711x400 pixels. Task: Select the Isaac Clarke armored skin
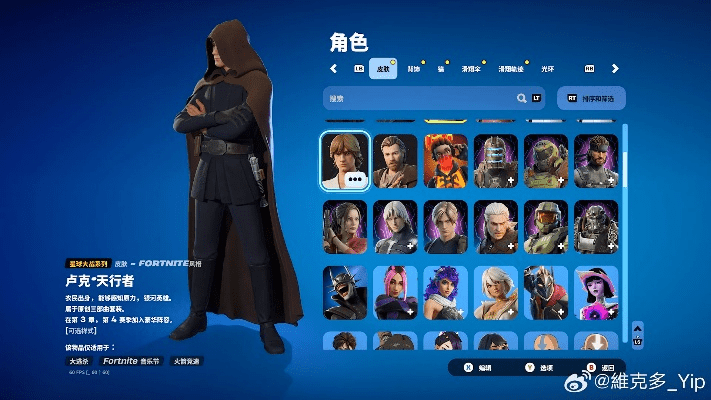pos(495,160)
